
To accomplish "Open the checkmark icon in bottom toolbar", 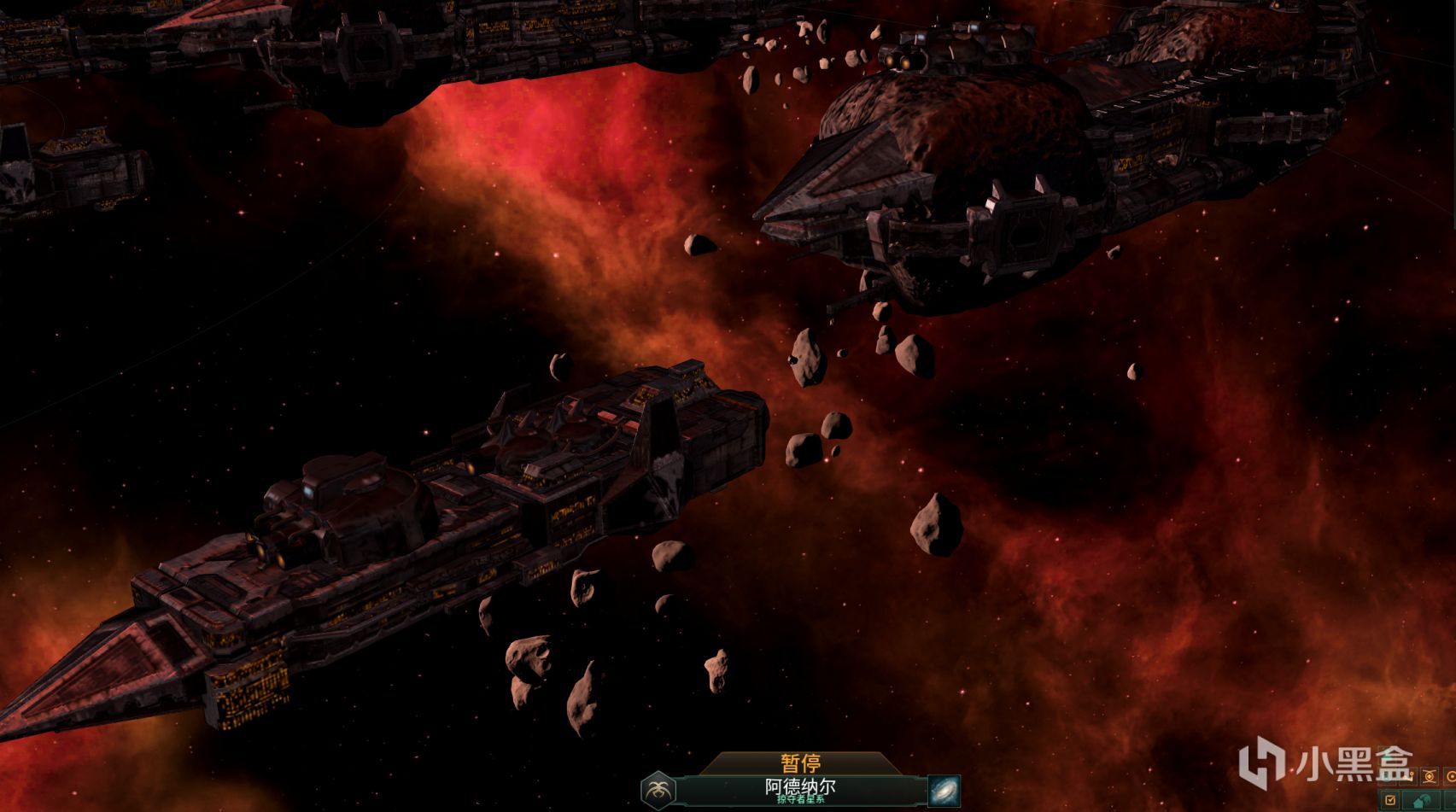I will tap(1391, 800).
